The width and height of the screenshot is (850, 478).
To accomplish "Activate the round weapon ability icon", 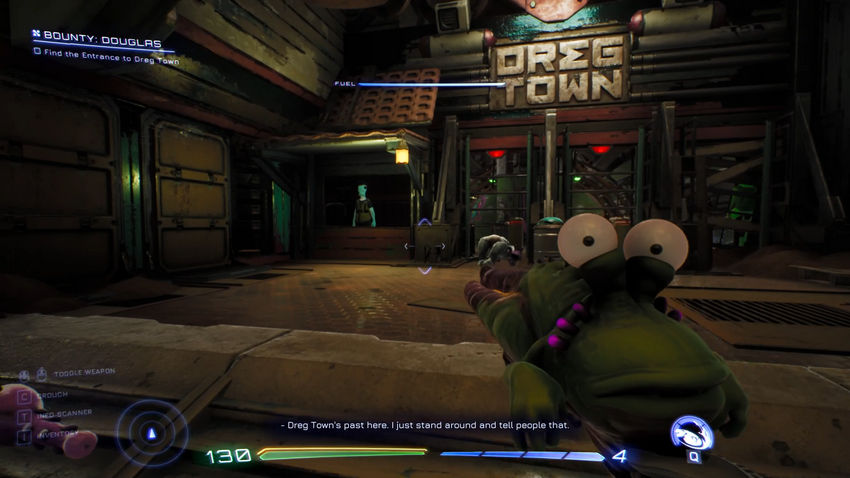I will tap(689, 433).
